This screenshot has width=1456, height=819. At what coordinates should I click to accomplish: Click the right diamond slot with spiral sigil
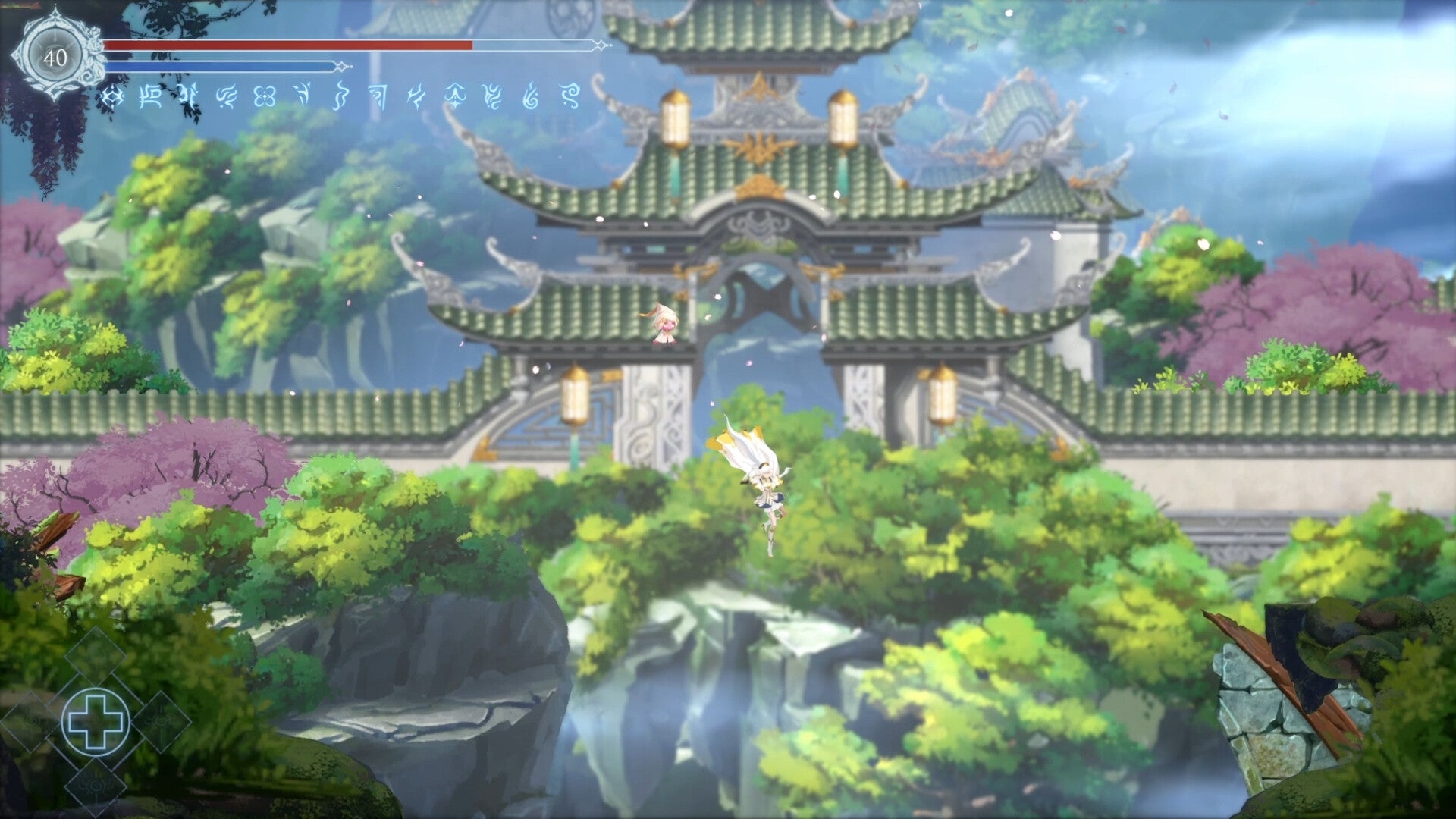pos(161,722)
